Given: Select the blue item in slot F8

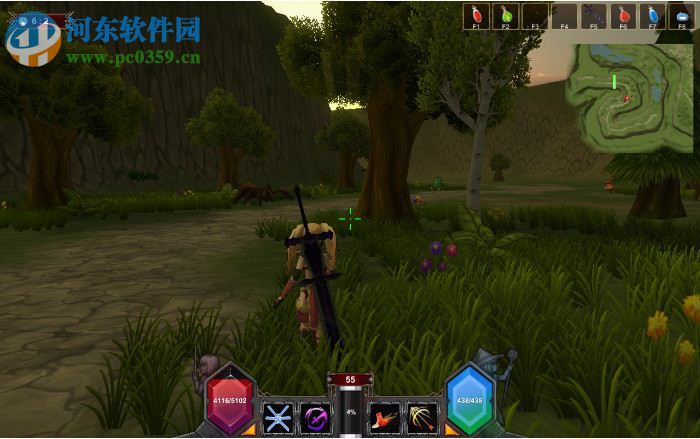Looking at the screenshot, I should (x=682, y=16).
